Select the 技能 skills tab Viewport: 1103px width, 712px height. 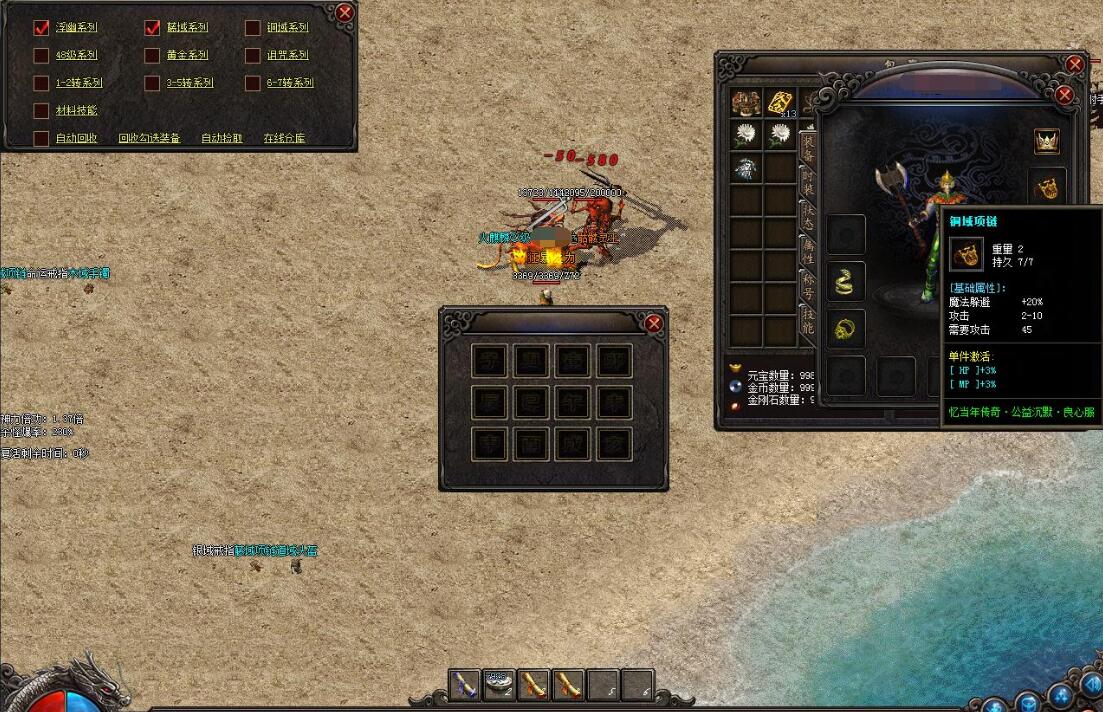(807, 319)
